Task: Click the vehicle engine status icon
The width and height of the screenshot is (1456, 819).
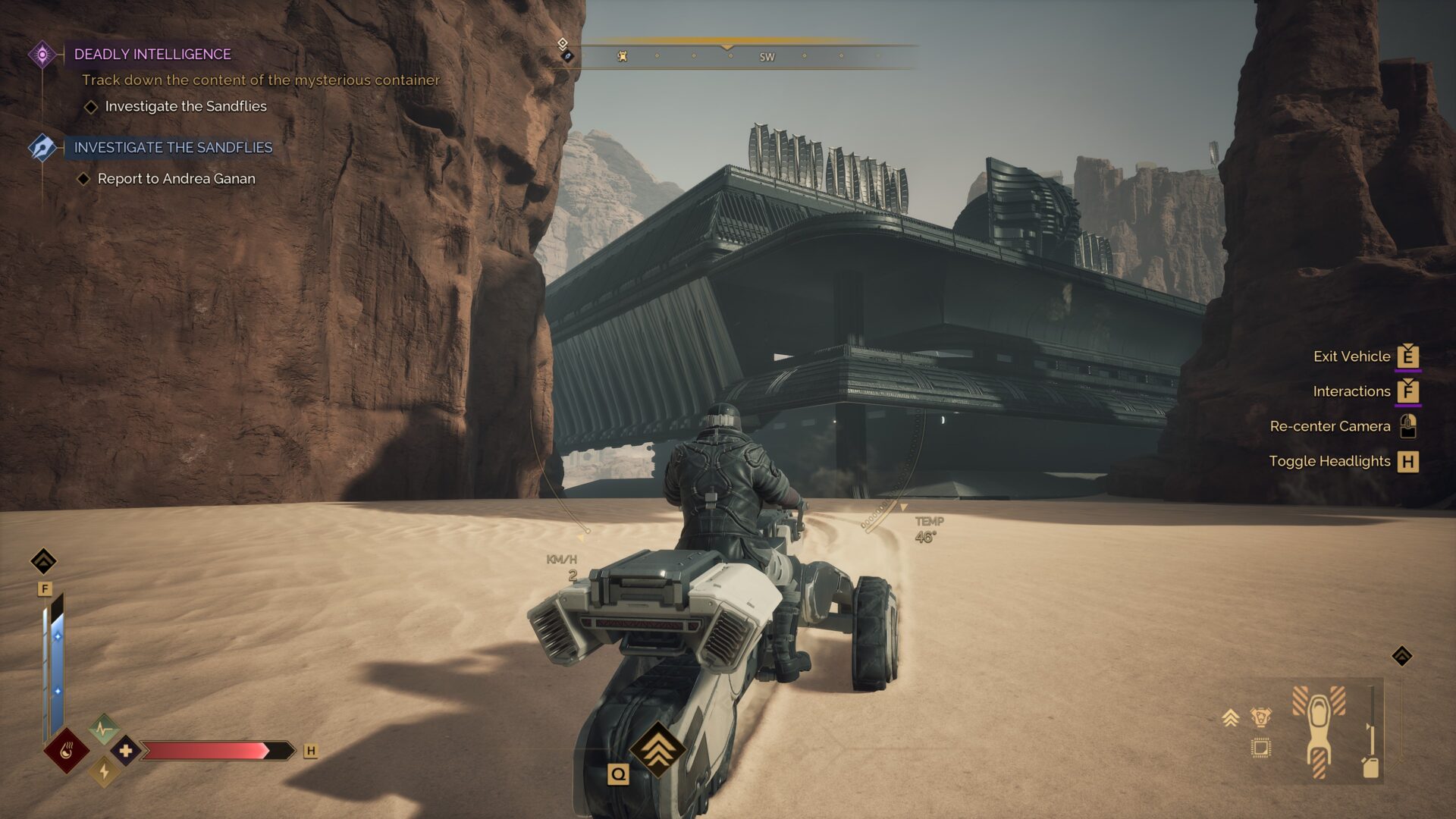Action: pos(1260,717)
